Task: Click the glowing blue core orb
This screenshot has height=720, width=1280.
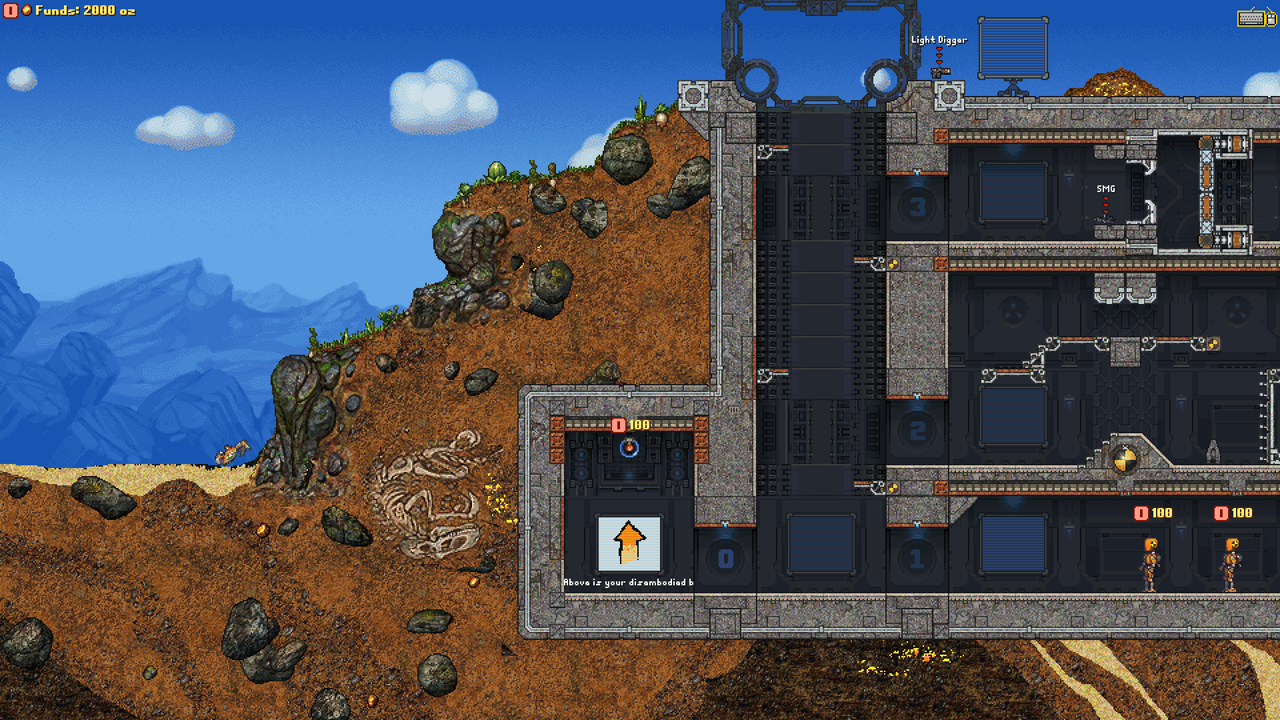Action: (x=628, y=447)
